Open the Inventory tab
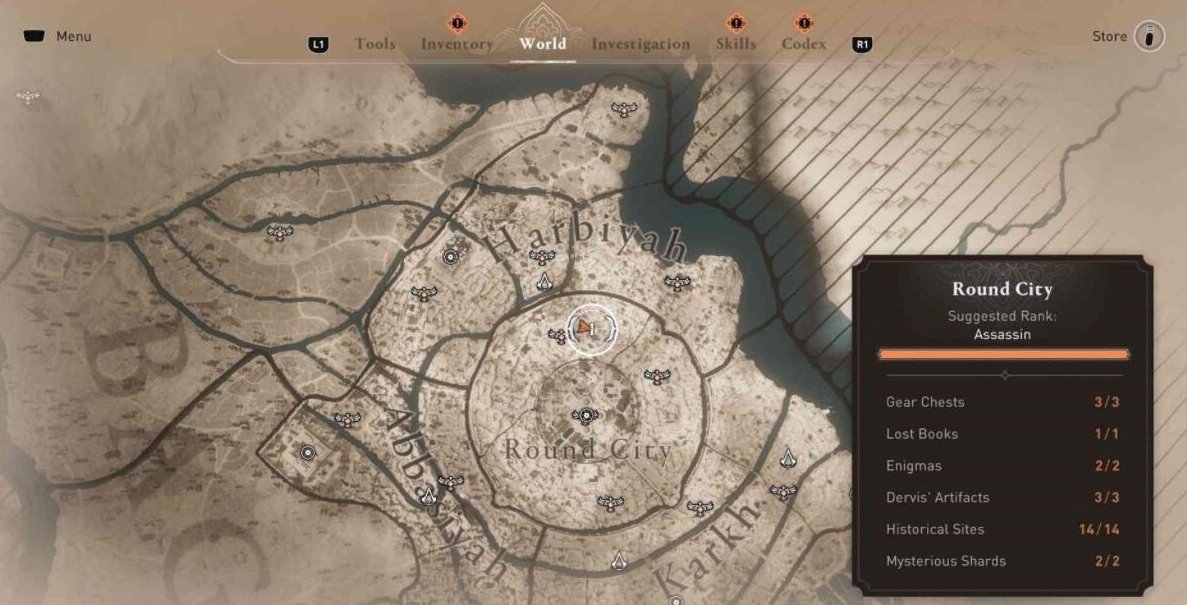The image size is (1187, 605). 457,44
